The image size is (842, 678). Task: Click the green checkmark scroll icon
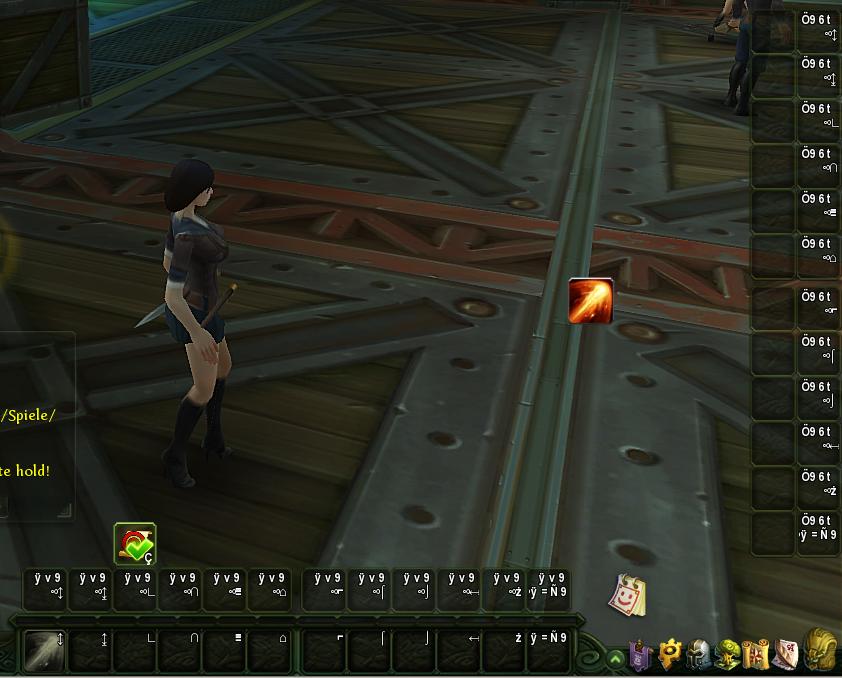(x=135, y=544)
